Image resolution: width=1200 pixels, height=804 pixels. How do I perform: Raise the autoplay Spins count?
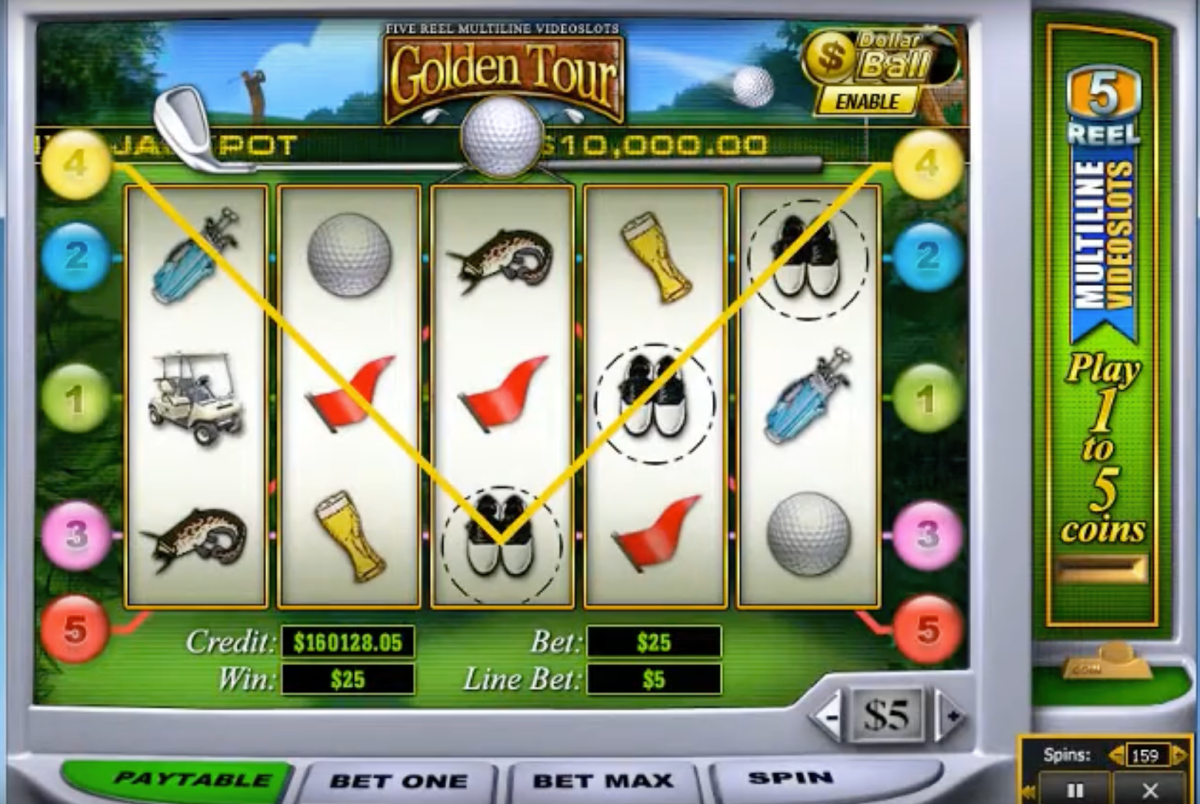(x=1180, y=756)
